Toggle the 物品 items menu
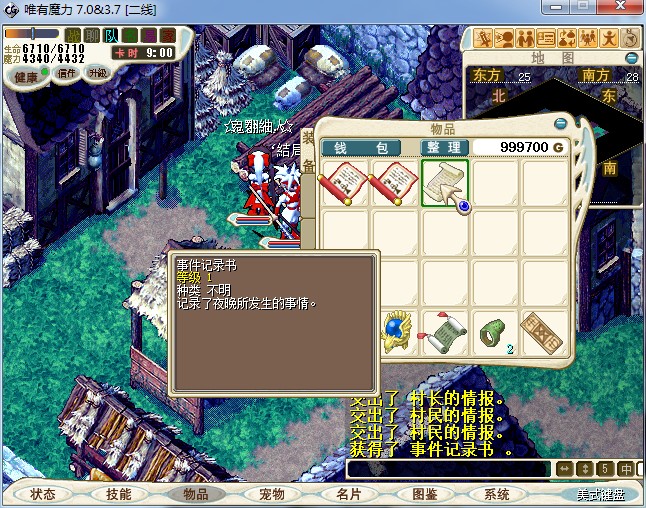The image size is (646, 508). coord(194,494)
